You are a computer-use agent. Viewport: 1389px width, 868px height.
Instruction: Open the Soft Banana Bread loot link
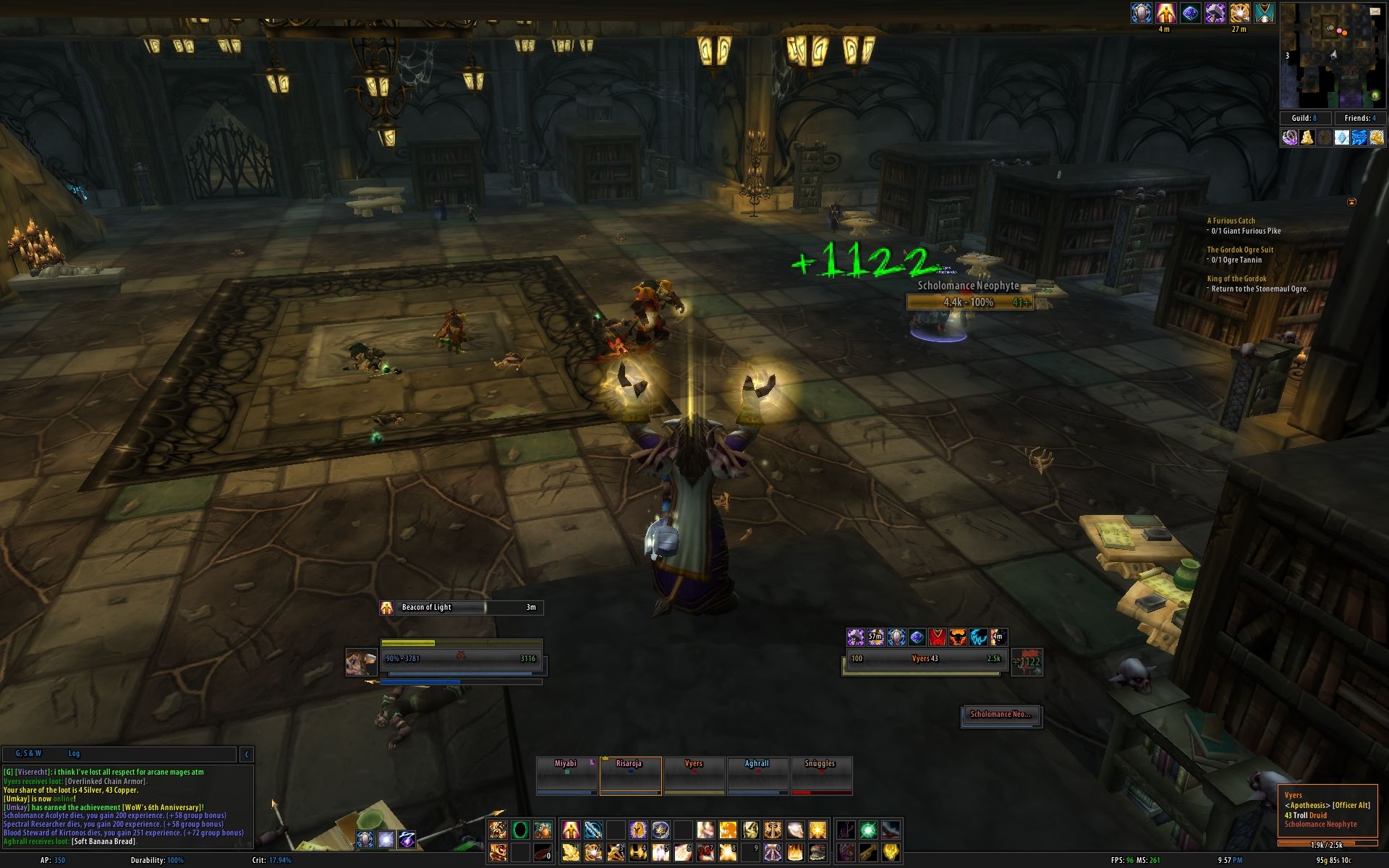point(104,841)
